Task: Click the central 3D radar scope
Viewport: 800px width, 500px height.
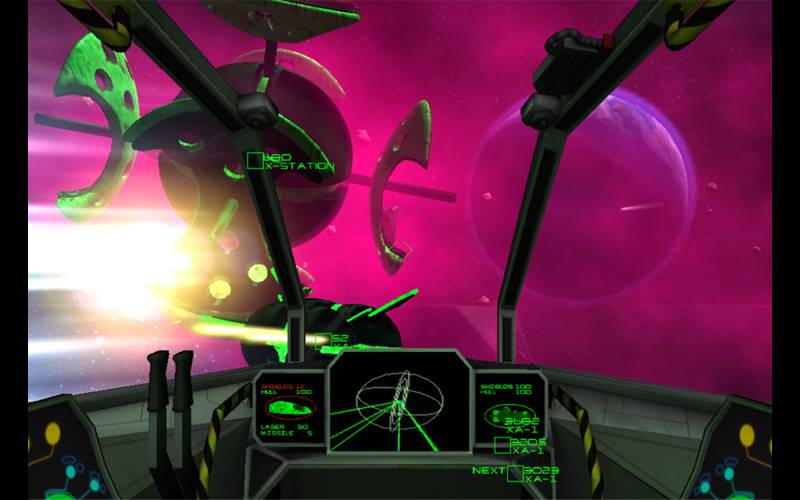Action: [400, 404]
